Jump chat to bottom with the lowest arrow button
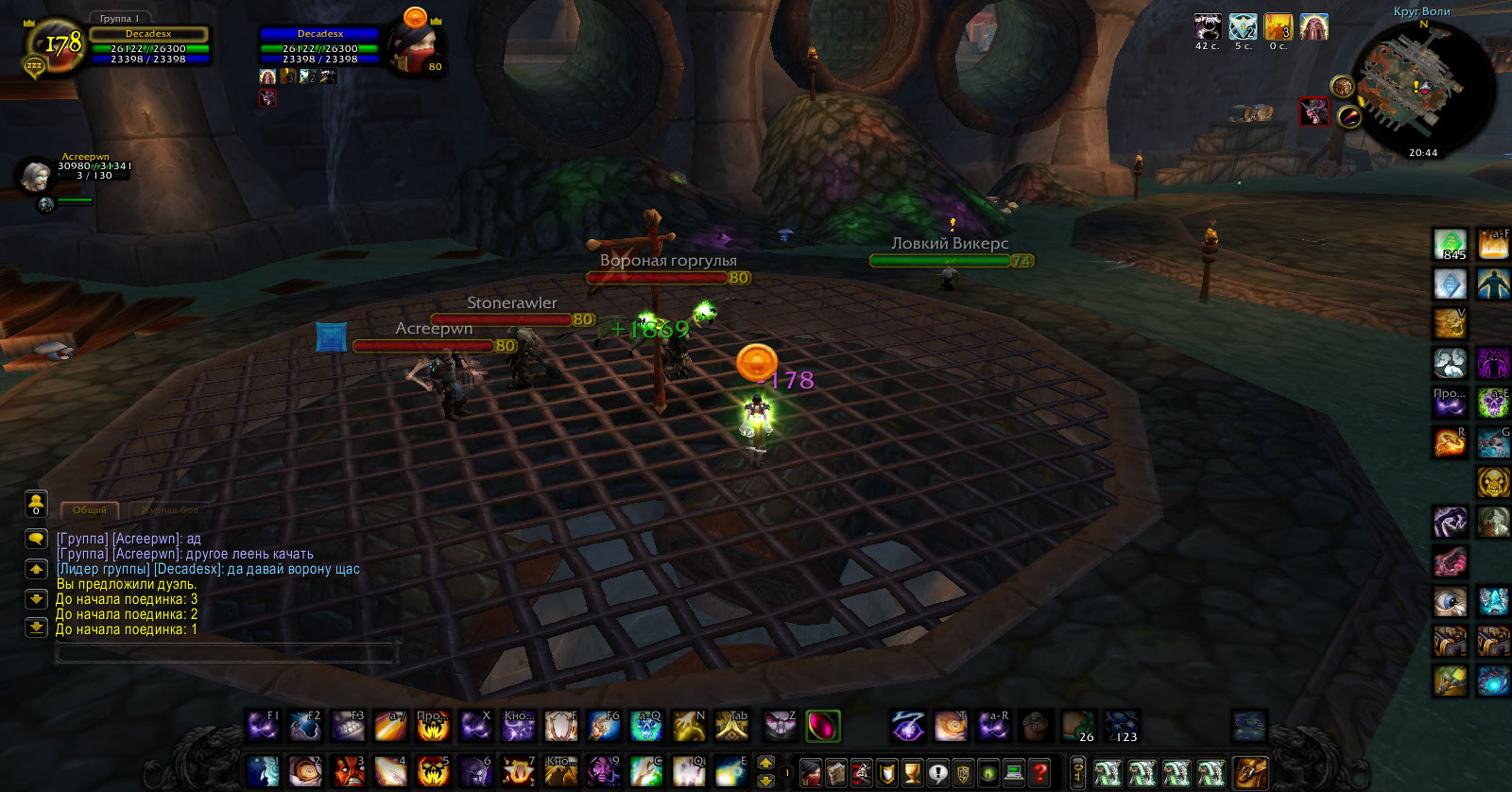The image size is (1512, 792). pyautogui.click(x=36, y=627)
